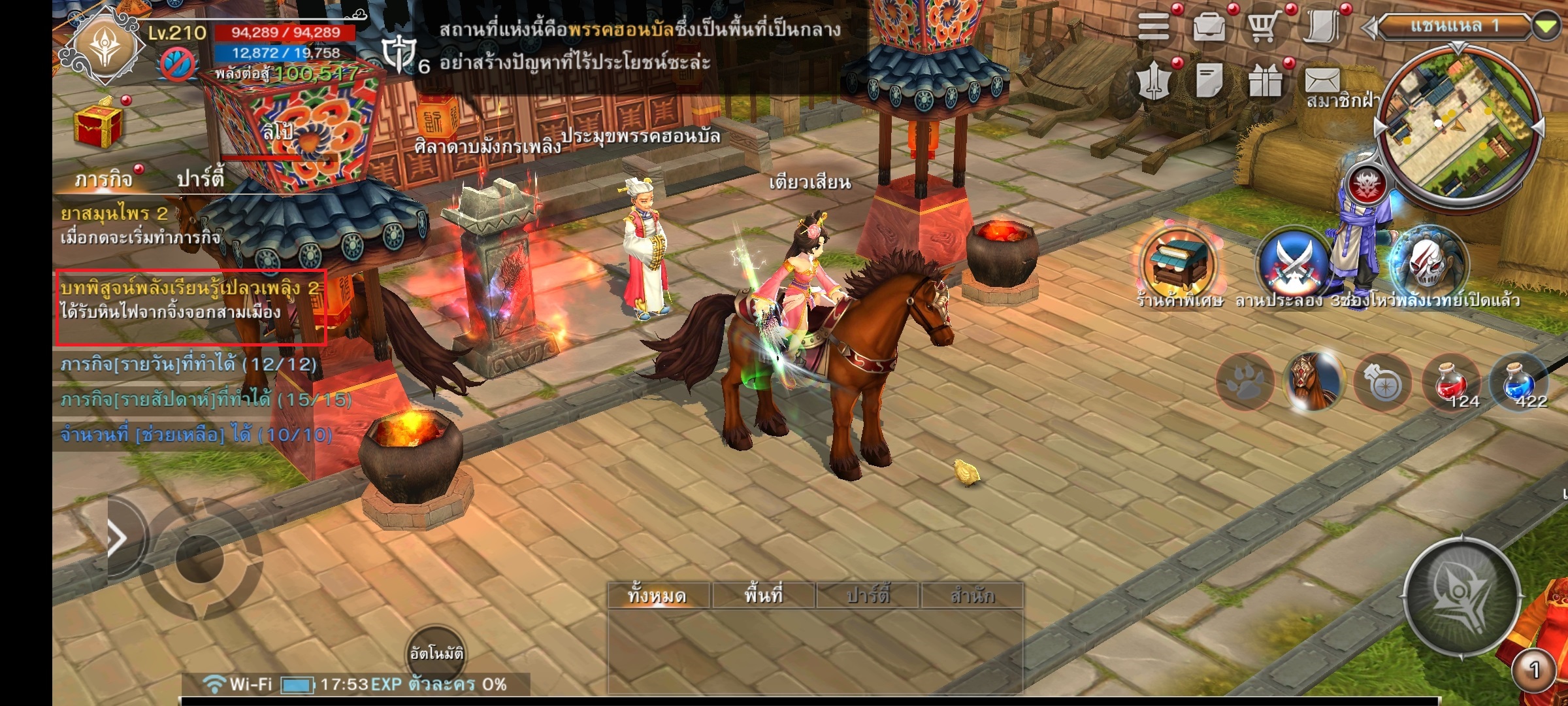Open the red treasure chest icon
The image size is (1568, 706).
(x=97, y=124)
